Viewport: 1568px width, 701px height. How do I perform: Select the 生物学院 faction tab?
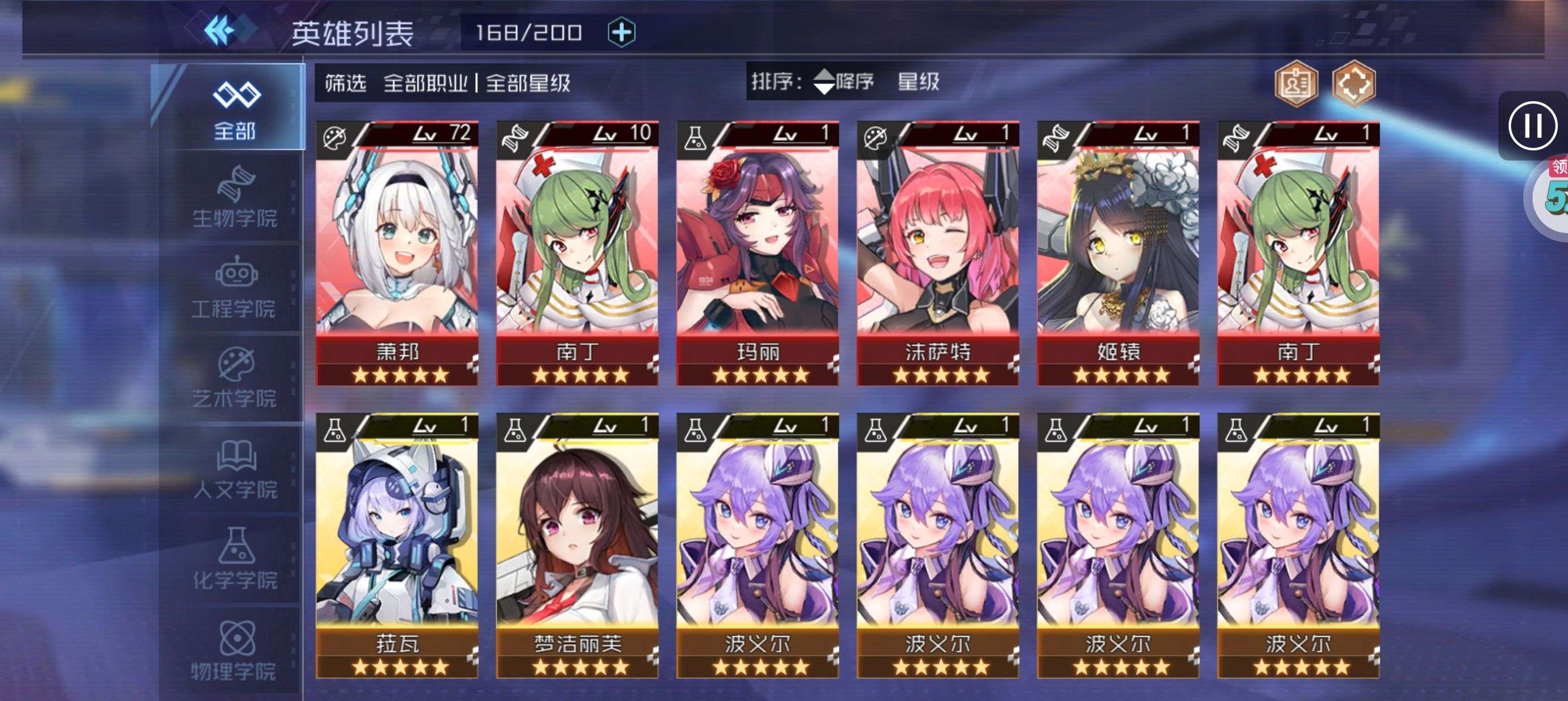click(234, 198)
